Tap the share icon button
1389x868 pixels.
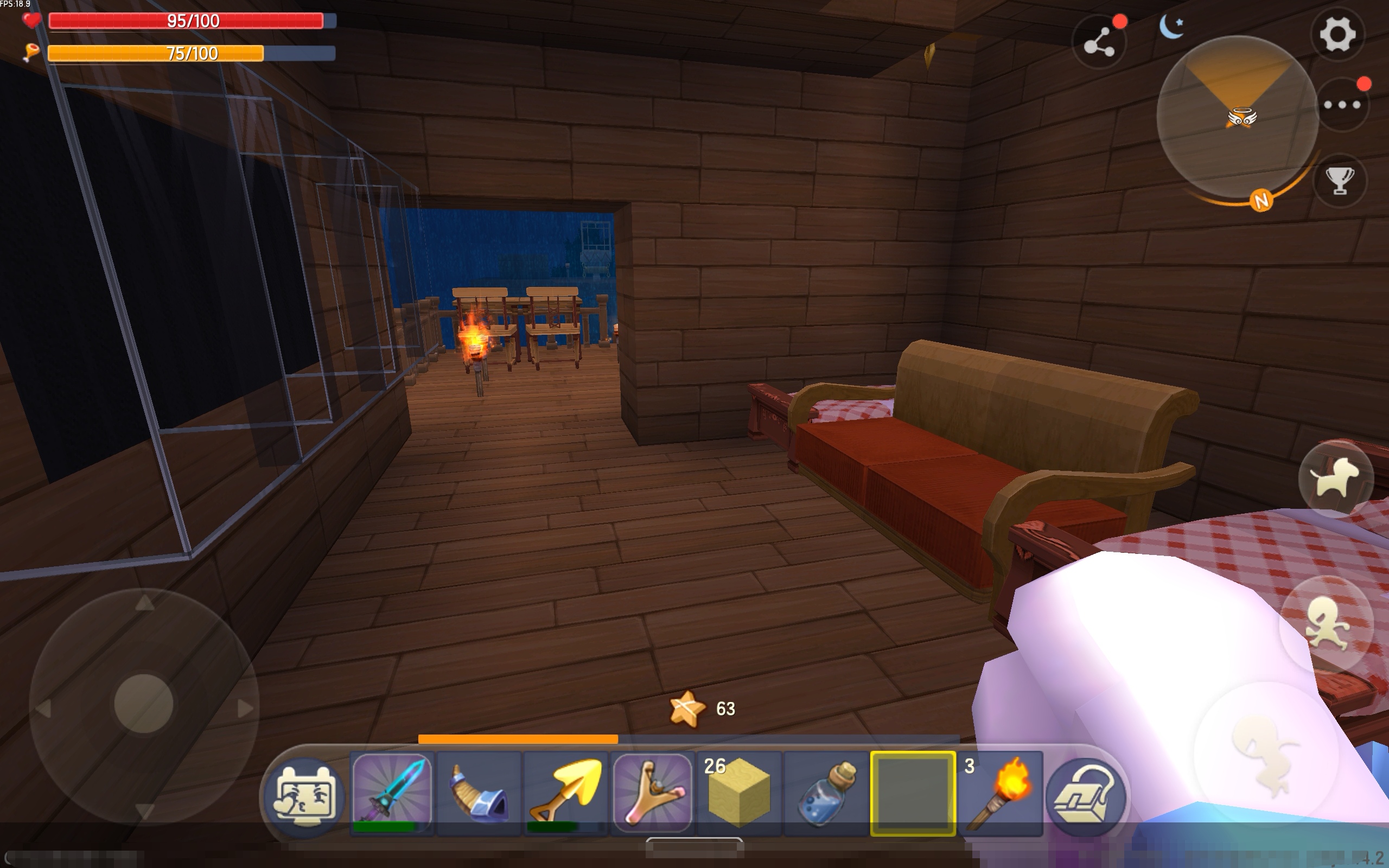[1099, 43]
